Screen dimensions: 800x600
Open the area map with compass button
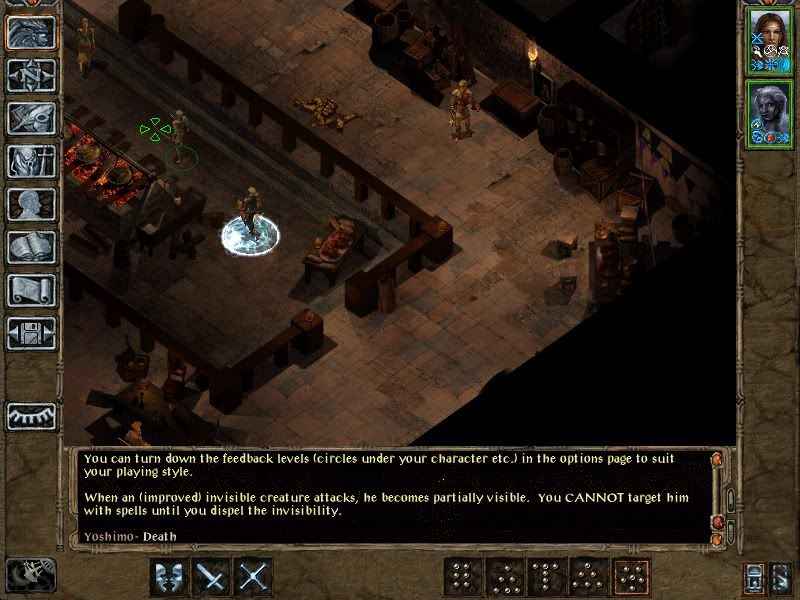[31, 75]
